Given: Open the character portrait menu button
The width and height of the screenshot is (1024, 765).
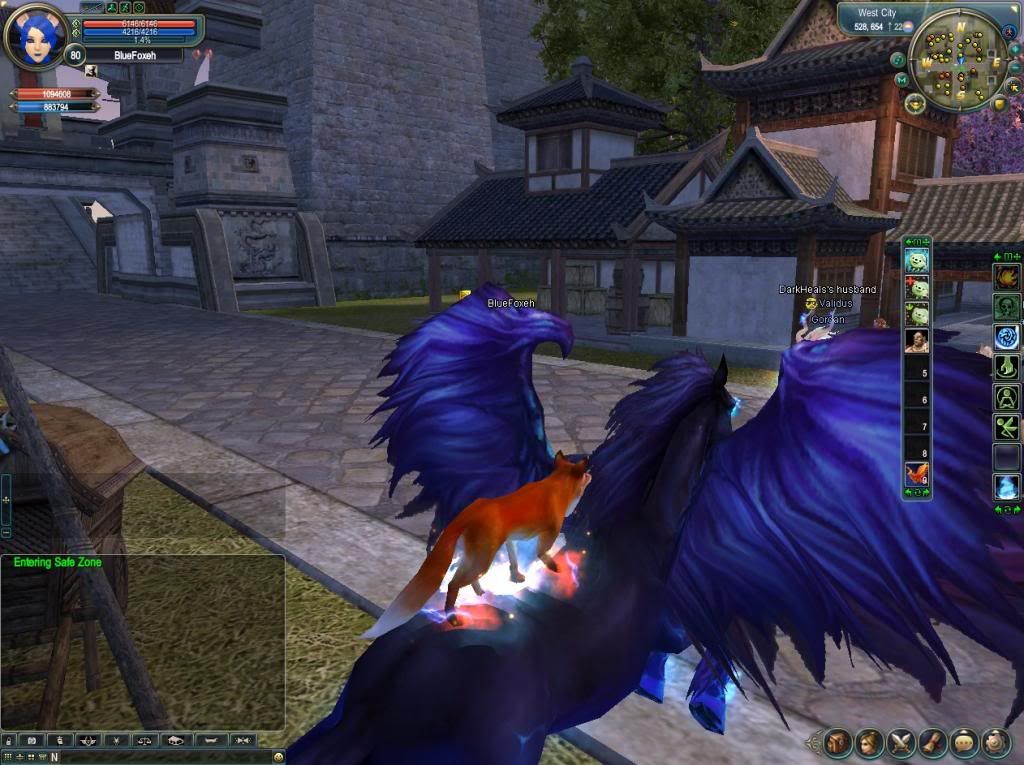Looking at the screenshot, I should [869, 742].
